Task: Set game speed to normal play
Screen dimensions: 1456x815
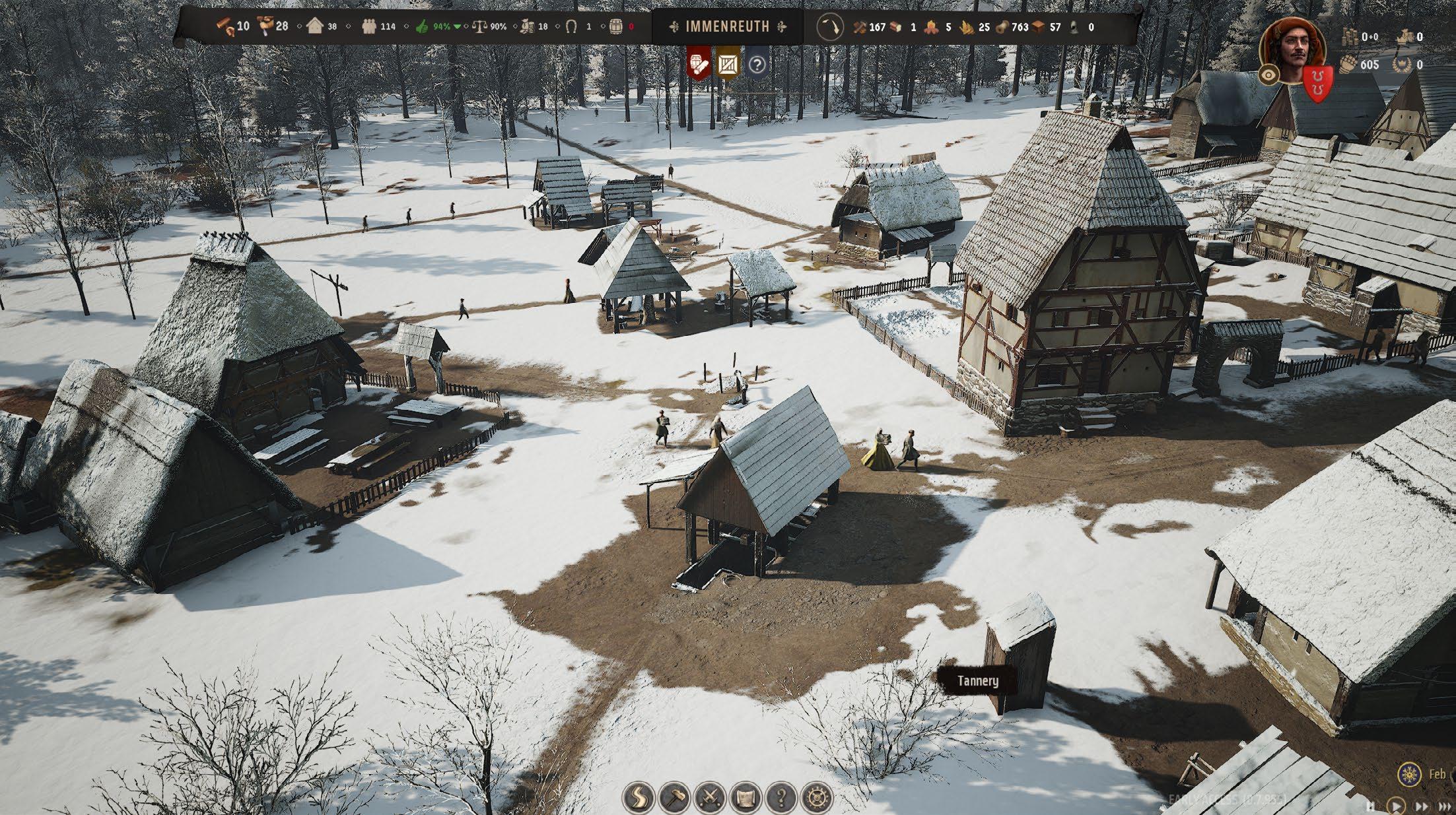Action: [1396, 806]
